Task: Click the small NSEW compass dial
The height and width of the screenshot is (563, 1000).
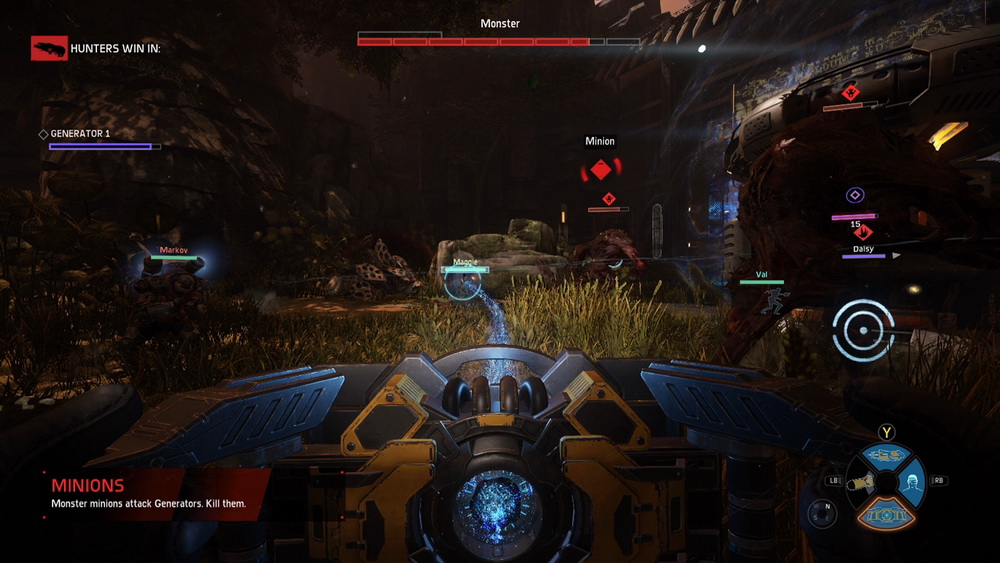Action: click(x=822, y=513)
